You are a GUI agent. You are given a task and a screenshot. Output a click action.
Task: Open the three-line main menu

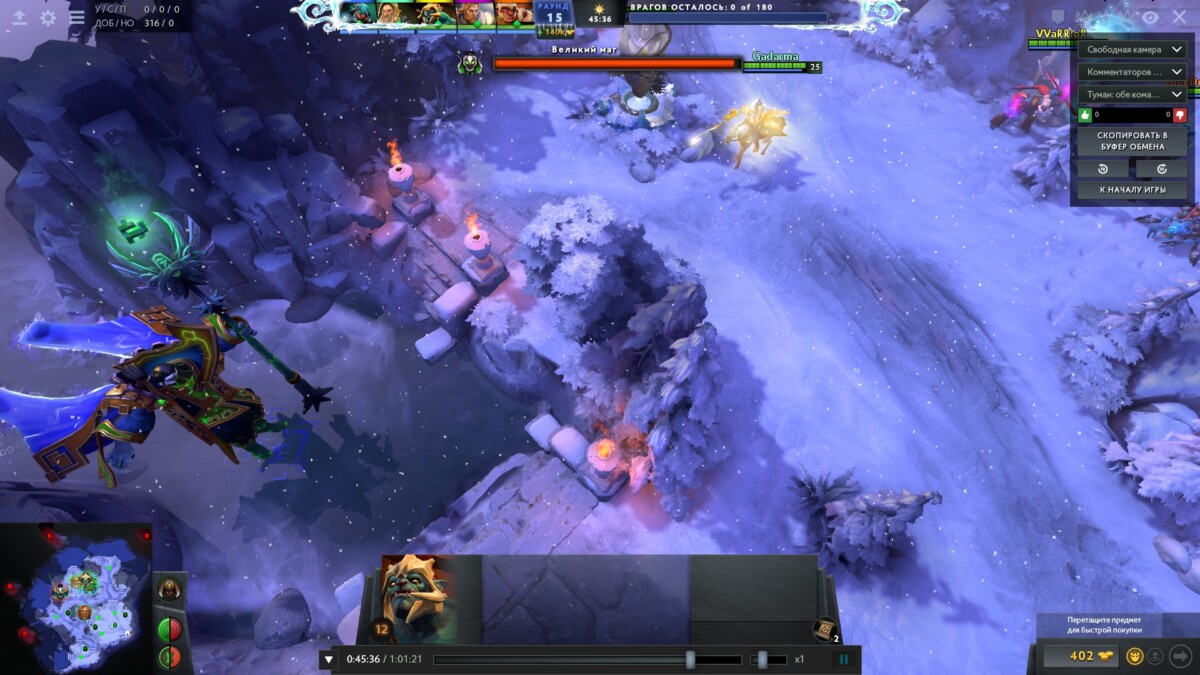[x=76, y=18]
